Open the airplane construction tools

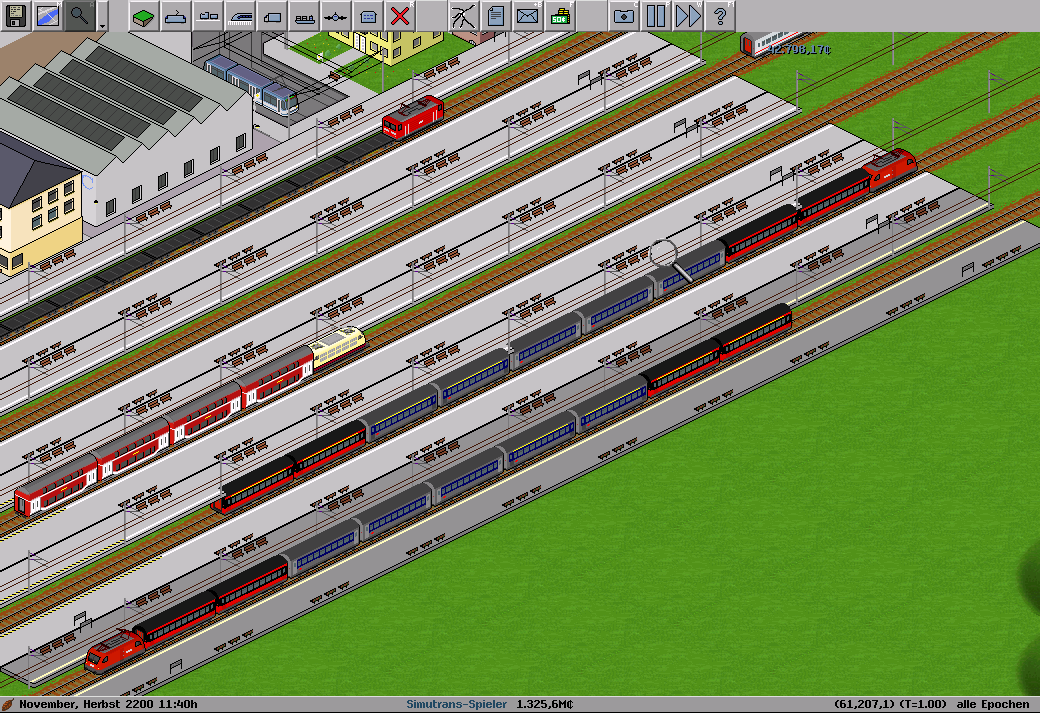click(336, 15)
